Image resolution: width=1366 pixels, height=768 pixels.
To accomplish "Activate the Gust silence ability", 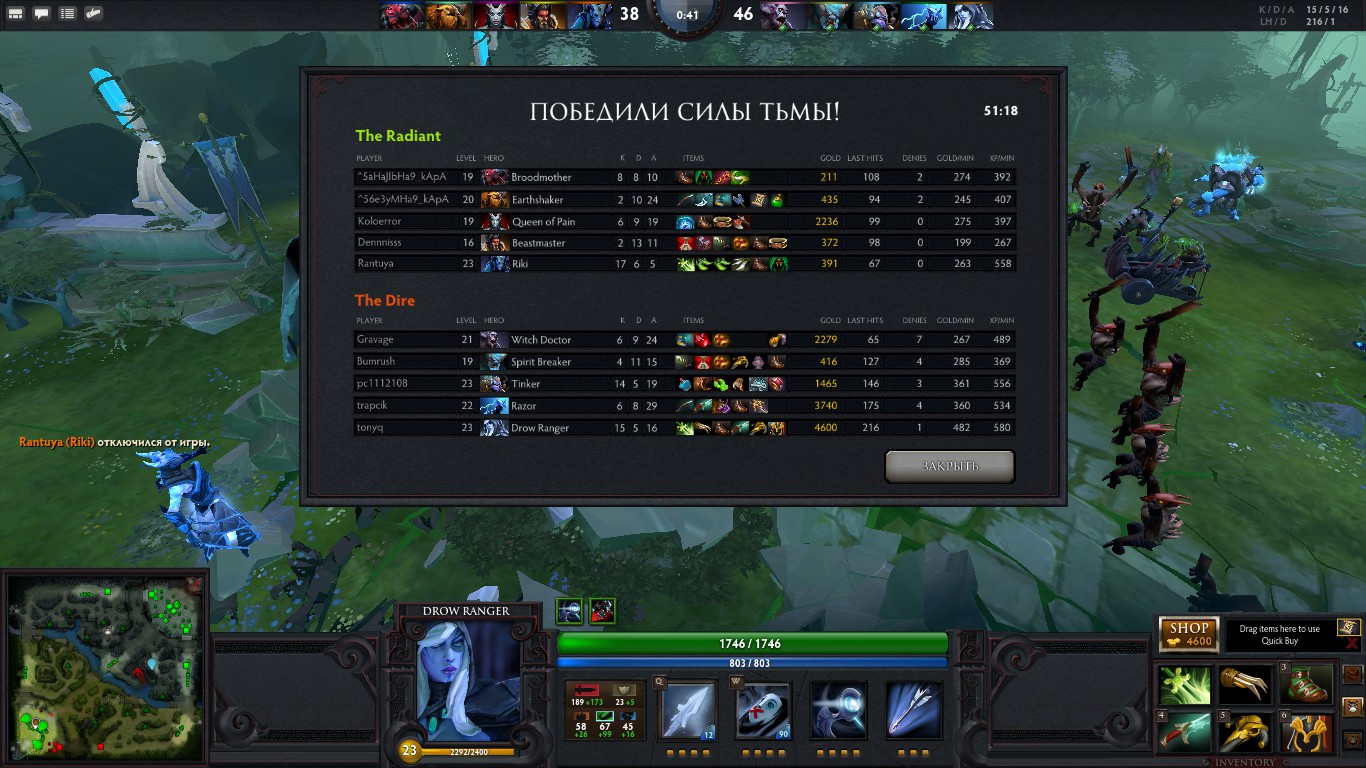I will point(763,709).
